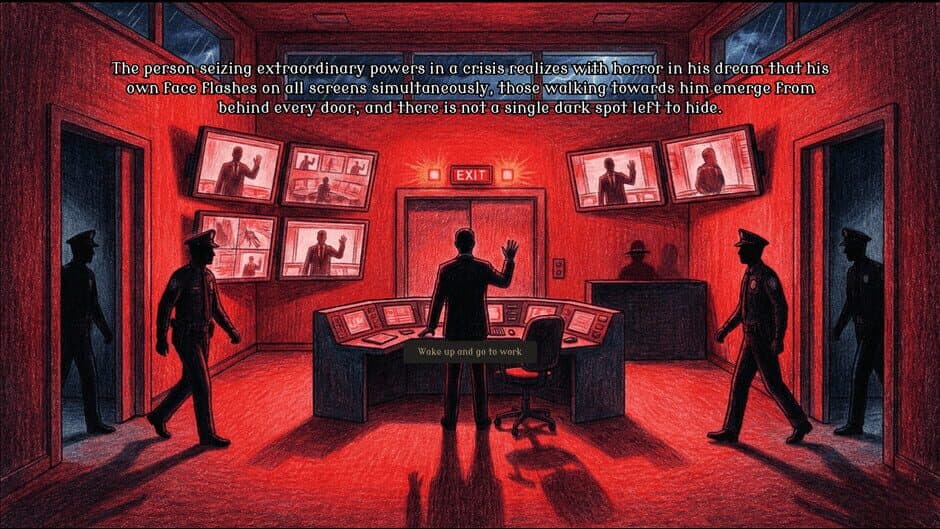Choose "Woke up and go to work"
The image size is (940, 529).
click(x=470, y=354)
